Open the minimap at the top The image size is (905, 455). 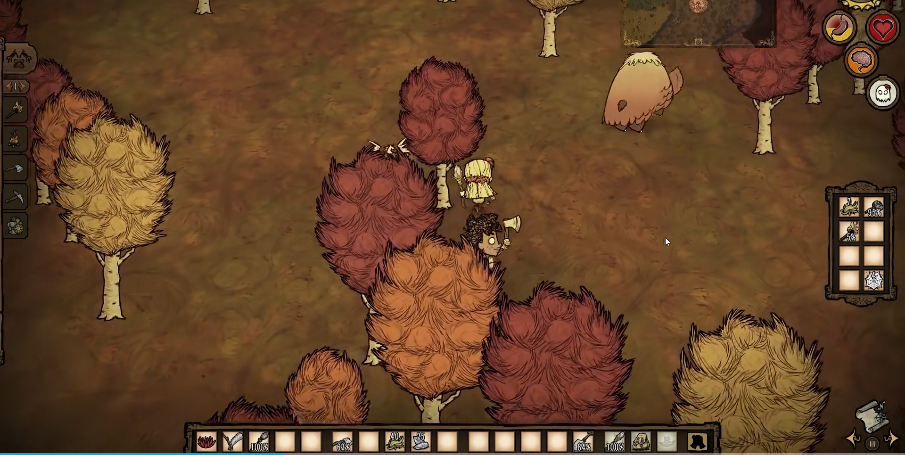(698, 22)
